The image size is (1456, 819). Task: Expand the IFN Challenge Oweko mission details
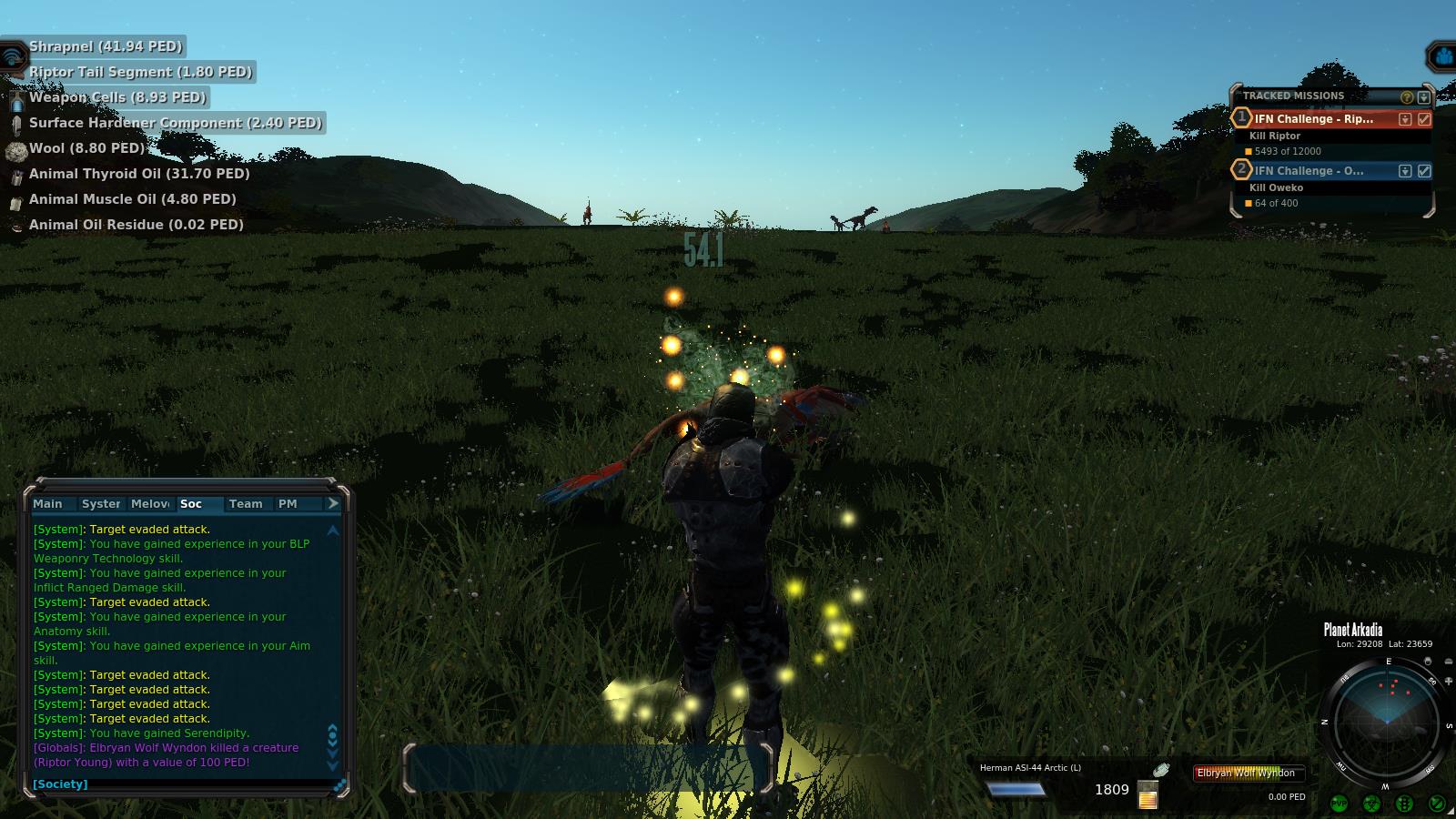pos(1405,171)
